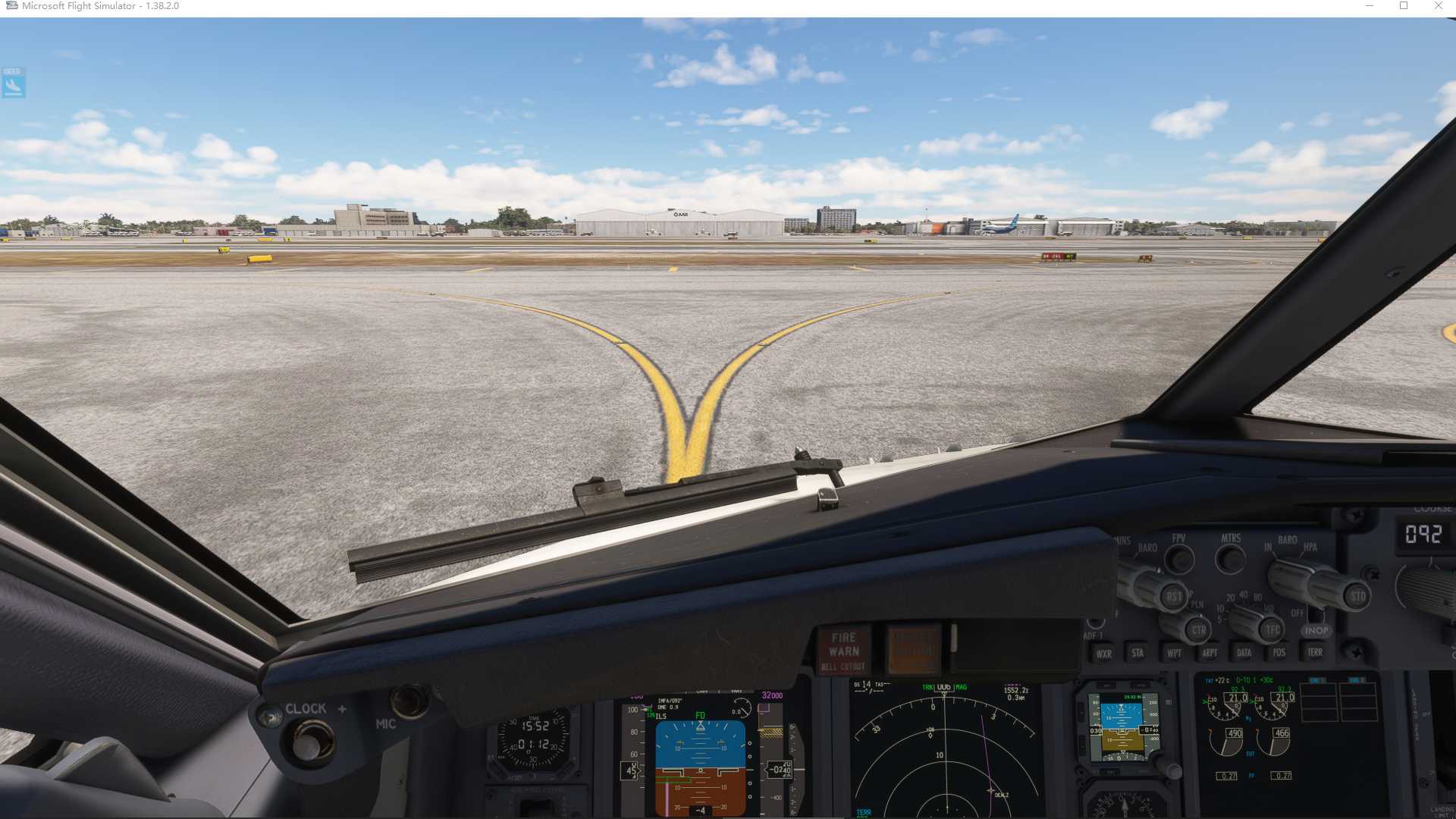Click the RST knob on the minimums selector
1456x819 pixels.
(x=1175, y=597)
